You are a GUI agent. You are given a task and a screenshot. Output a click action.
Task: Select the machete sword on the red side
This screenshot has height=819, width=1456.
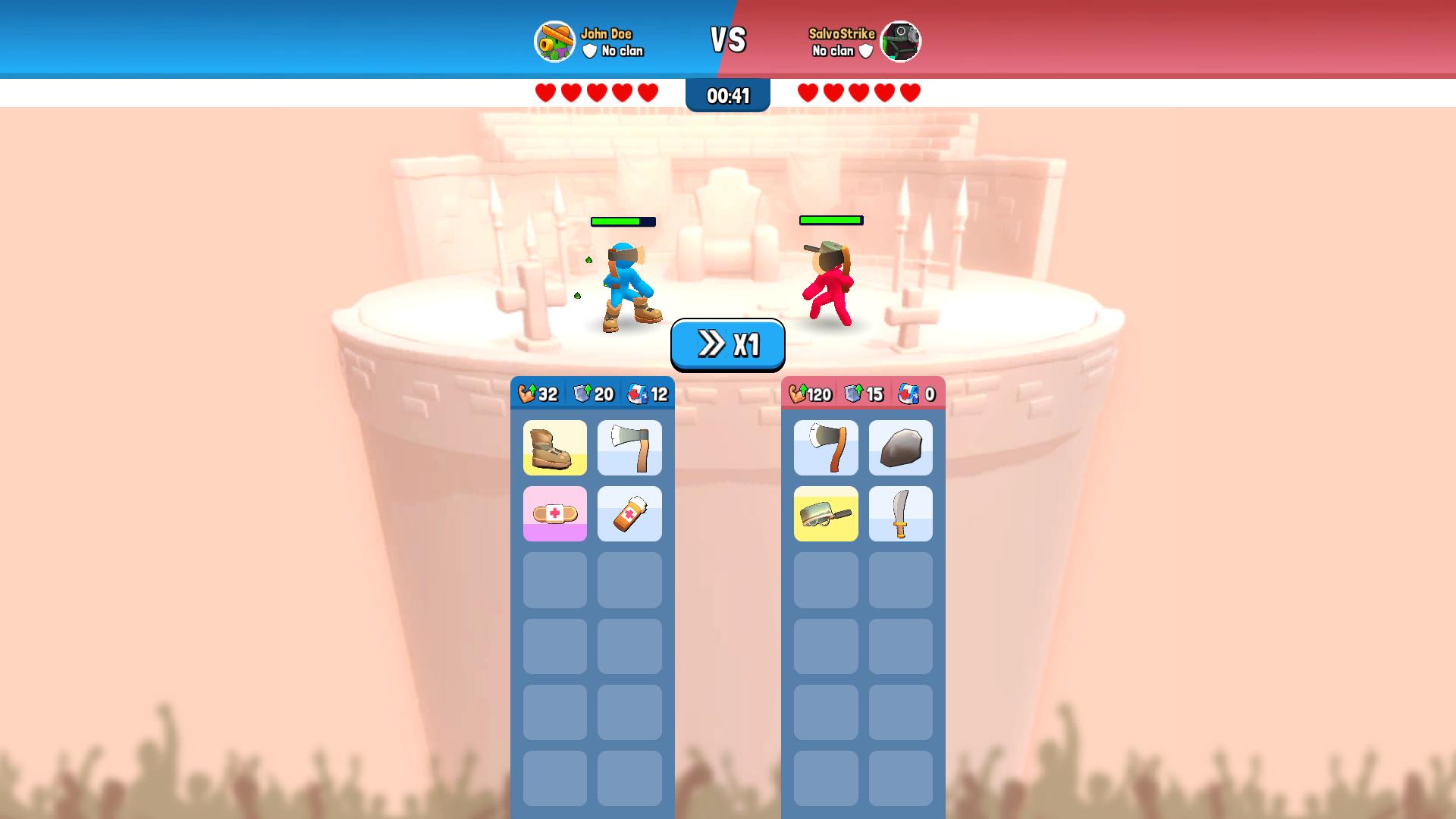(902, 513)
